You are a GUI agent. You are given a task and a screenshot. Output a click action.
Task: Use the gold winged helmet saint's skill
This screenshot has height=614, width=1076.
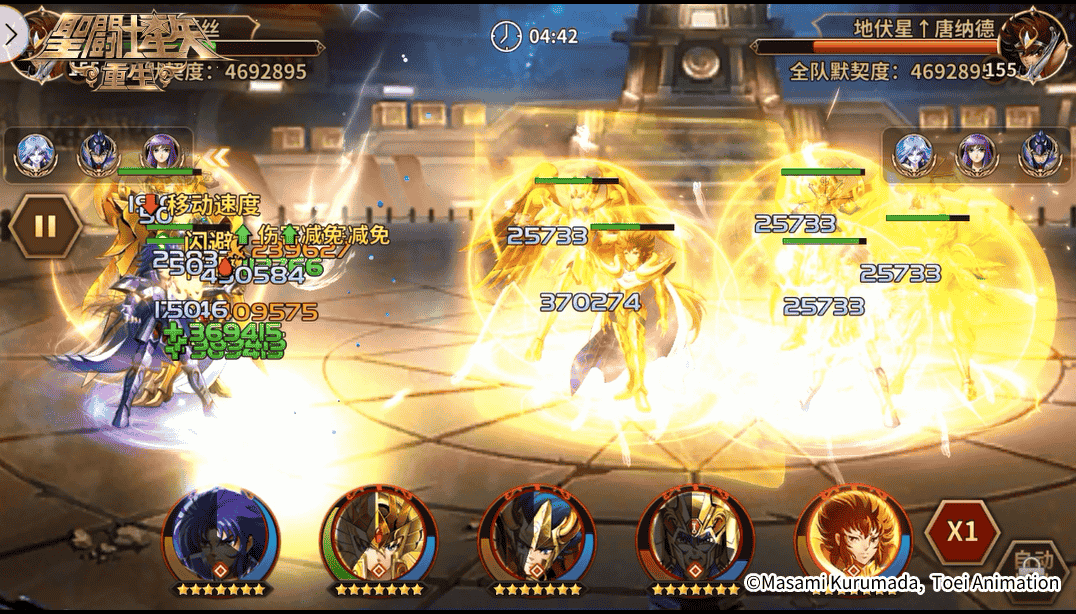coord(379,536)
